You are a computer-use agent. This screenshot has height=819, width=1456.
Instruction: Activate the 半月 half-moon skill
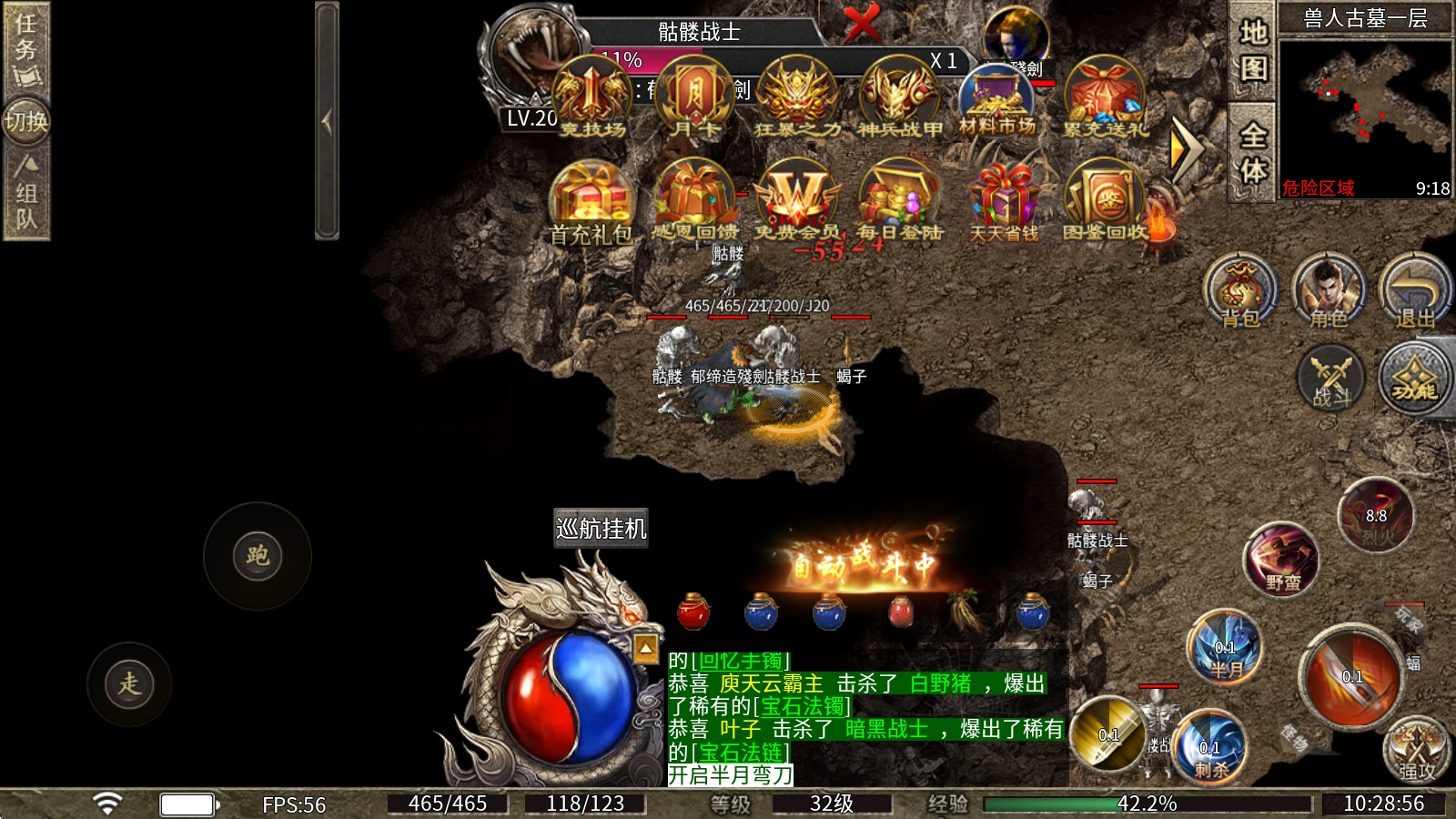click(x=1225, y=647)
